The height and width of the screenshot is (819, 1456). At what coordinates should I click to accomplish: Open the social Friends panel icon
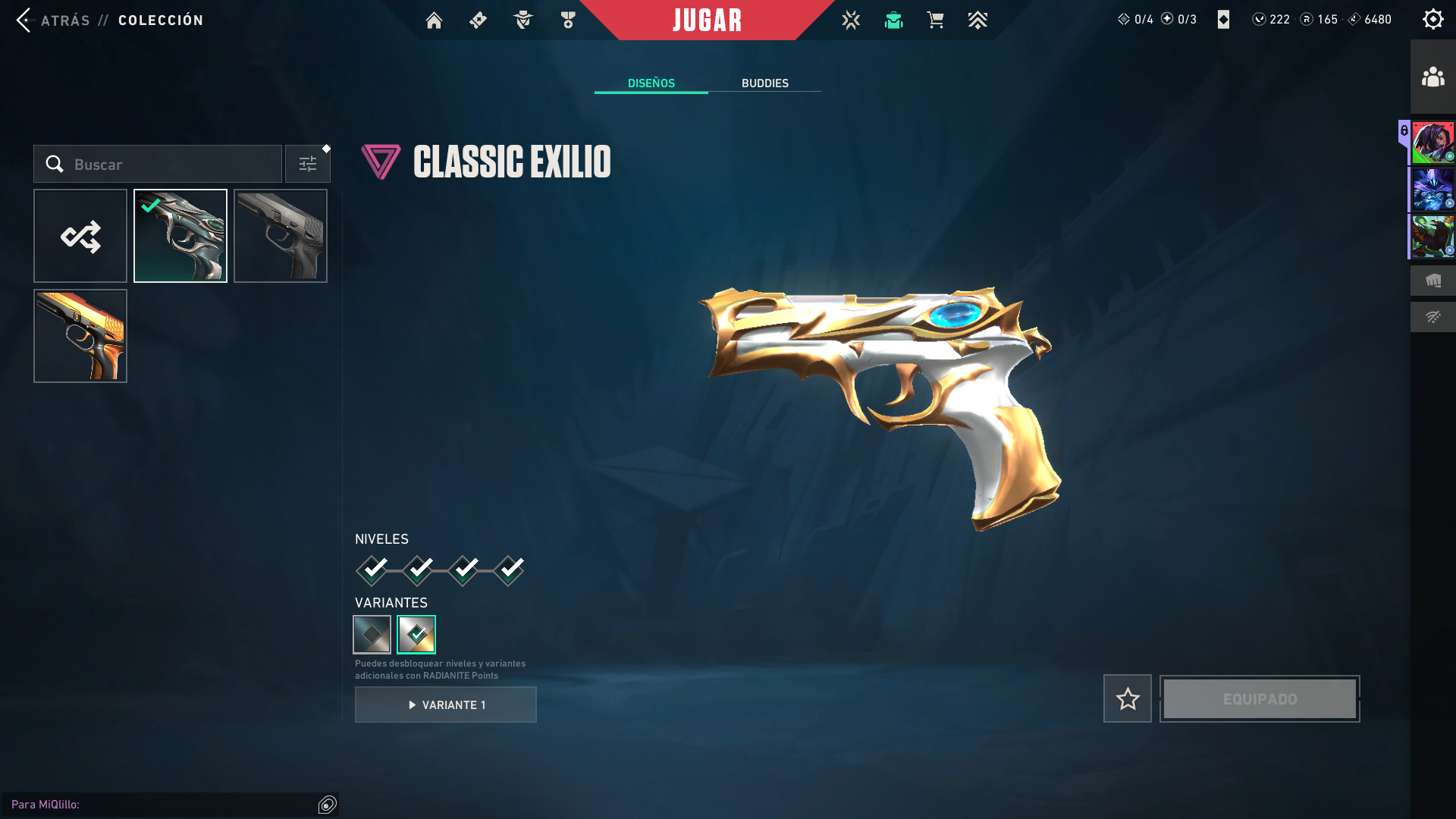tap(1432, 75)
